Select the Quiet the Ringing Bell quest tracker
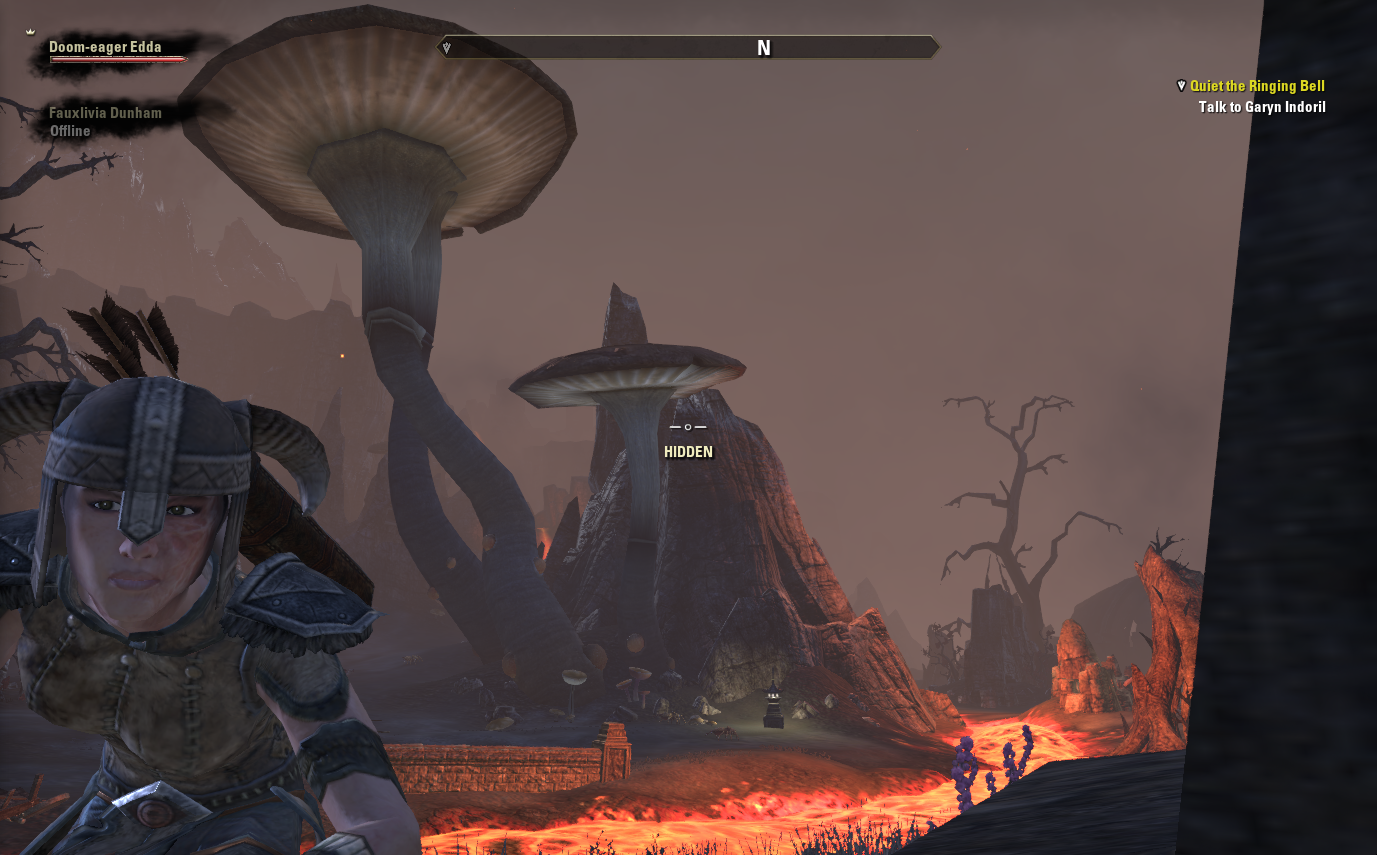This screenshot has width=1377, height=855. 1256,87
